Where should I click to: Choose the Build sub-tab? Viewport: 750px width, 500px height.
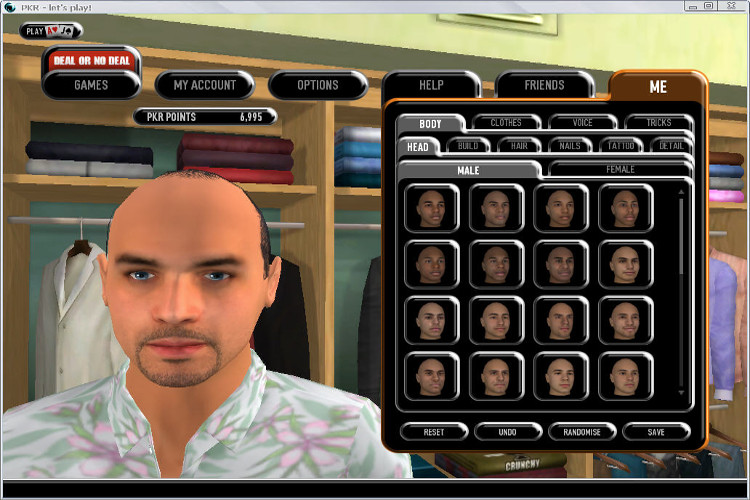[x=468, y=146]
